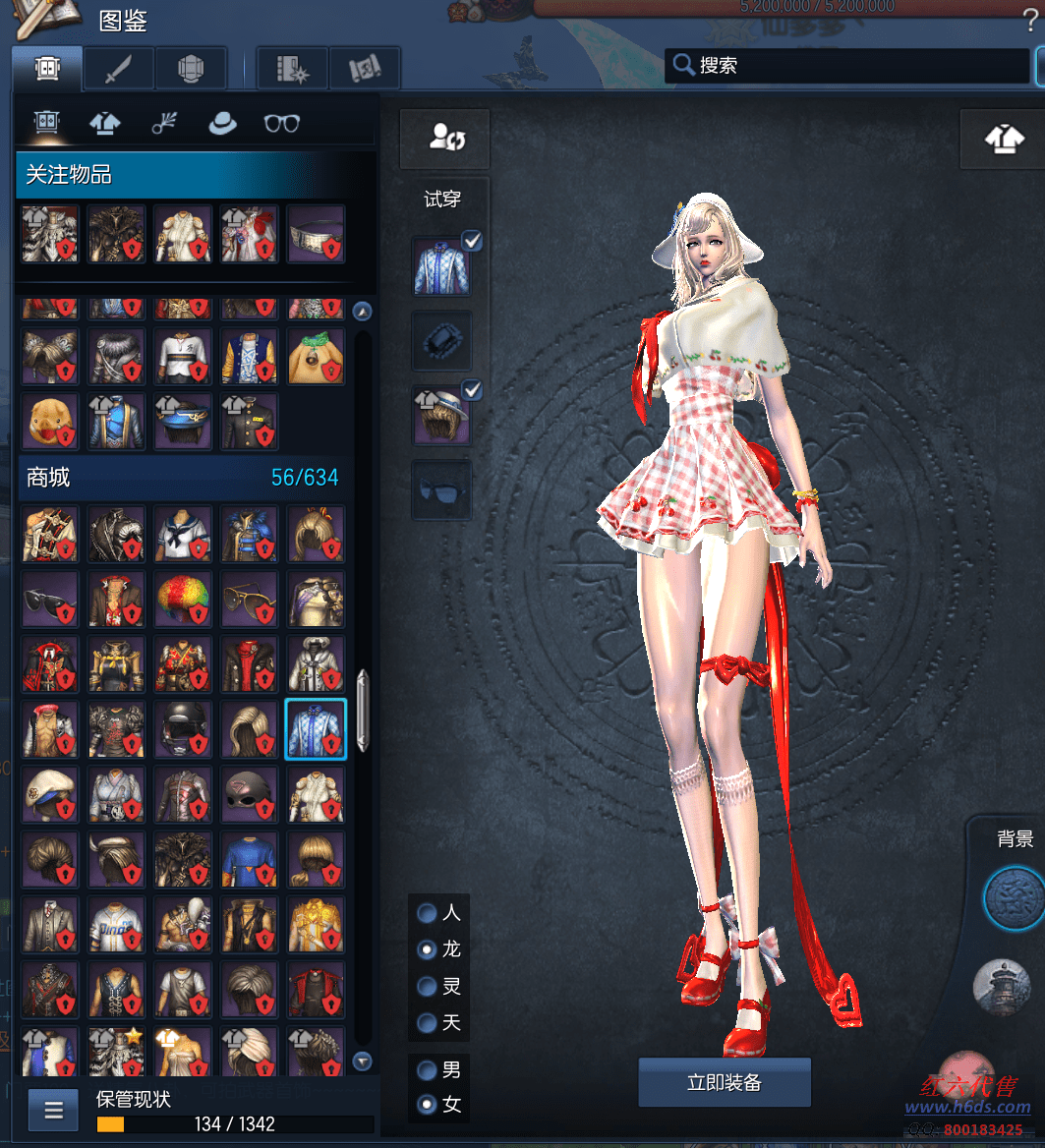This screenshot has height=1148, width=1045.
Task: Select the 人 race option
Action: pyautogui.click(x=428, y=913)
